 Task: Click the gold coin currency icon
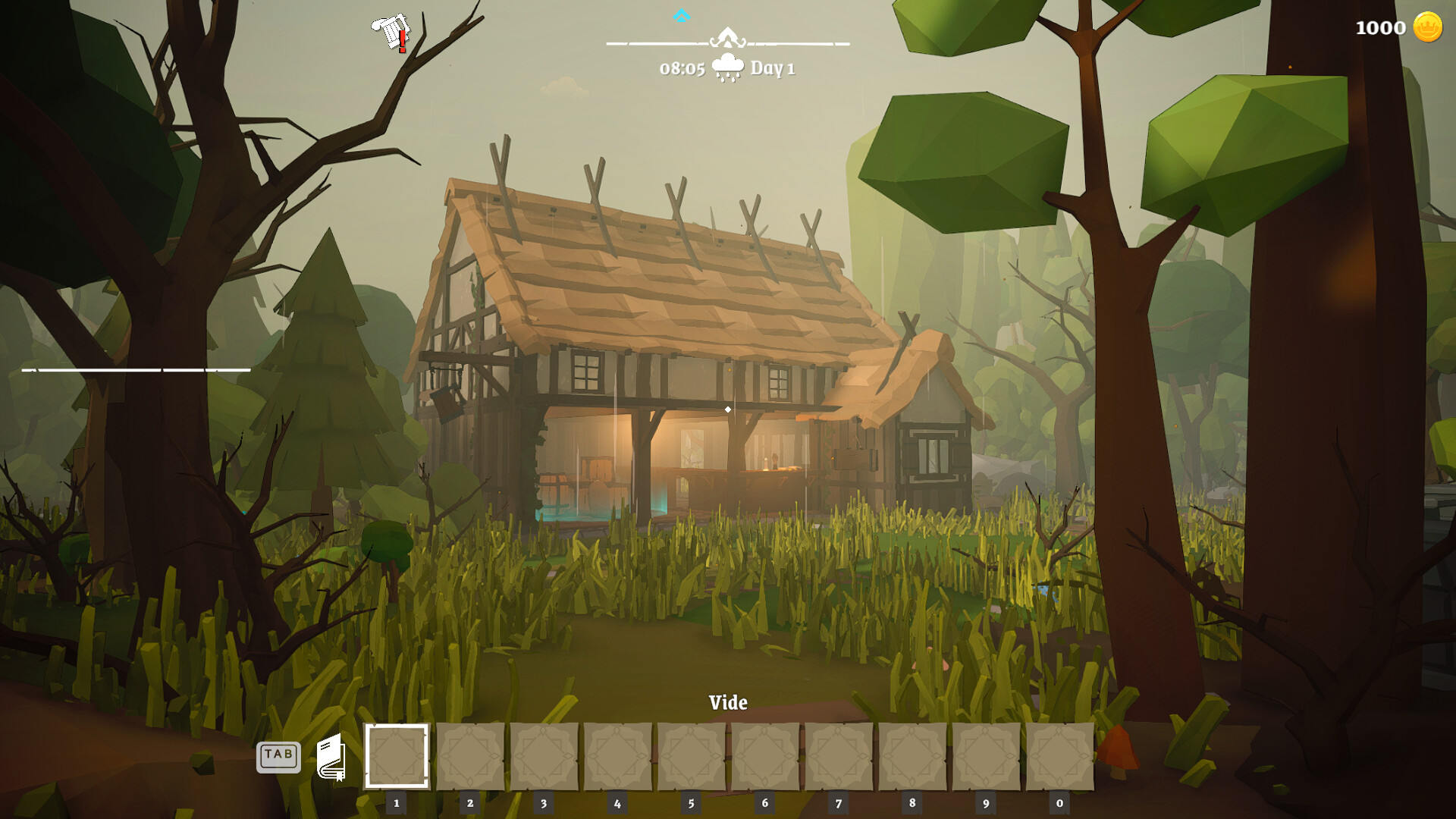click(x=1427, y=27)
